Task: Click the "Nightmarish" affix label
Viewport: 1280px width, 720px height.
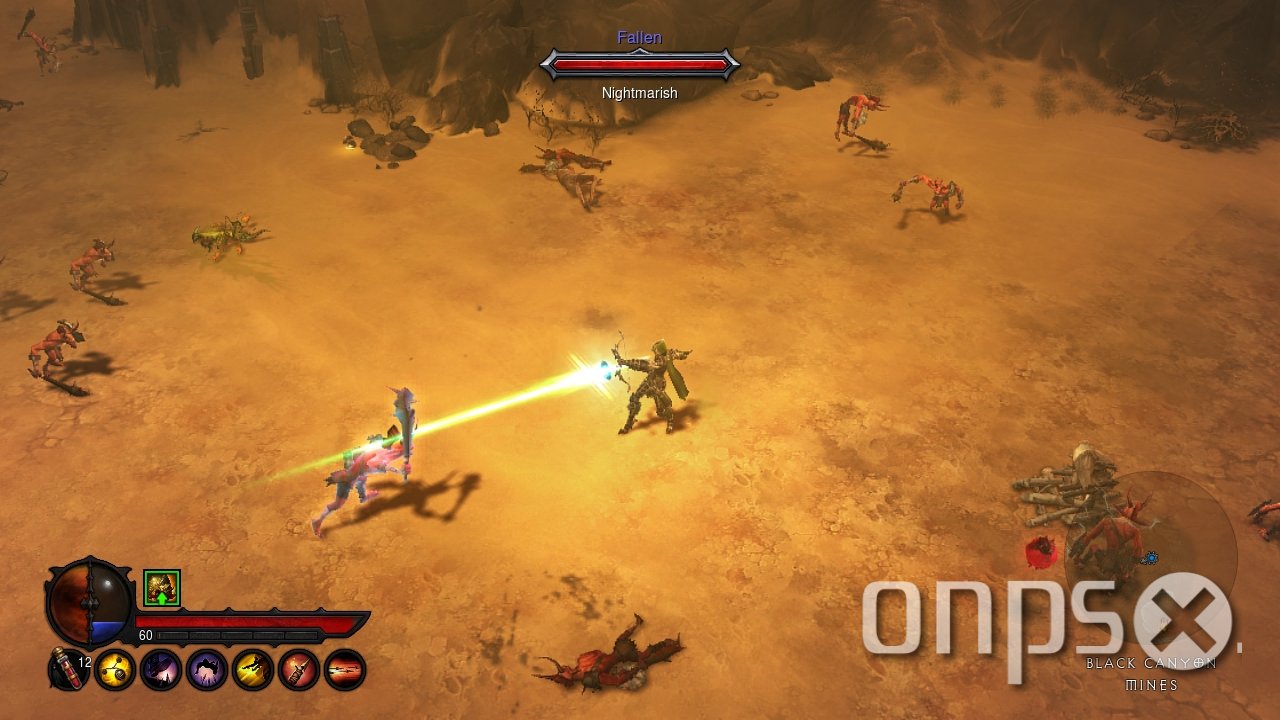Action: (x=638, y=92)
